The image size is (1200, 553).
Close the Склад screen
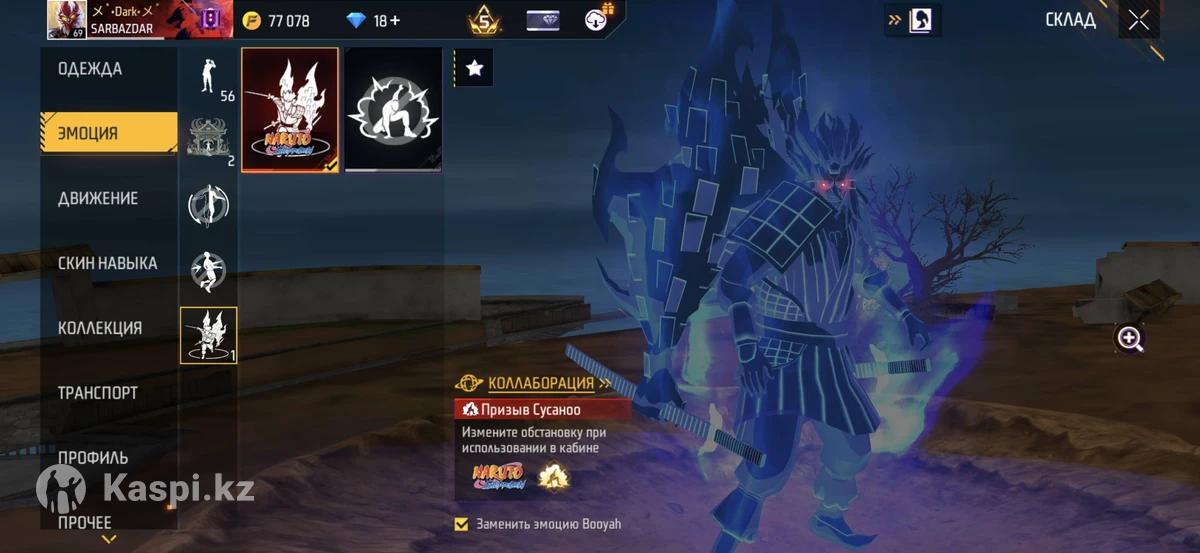click(x=1138, y=20)
